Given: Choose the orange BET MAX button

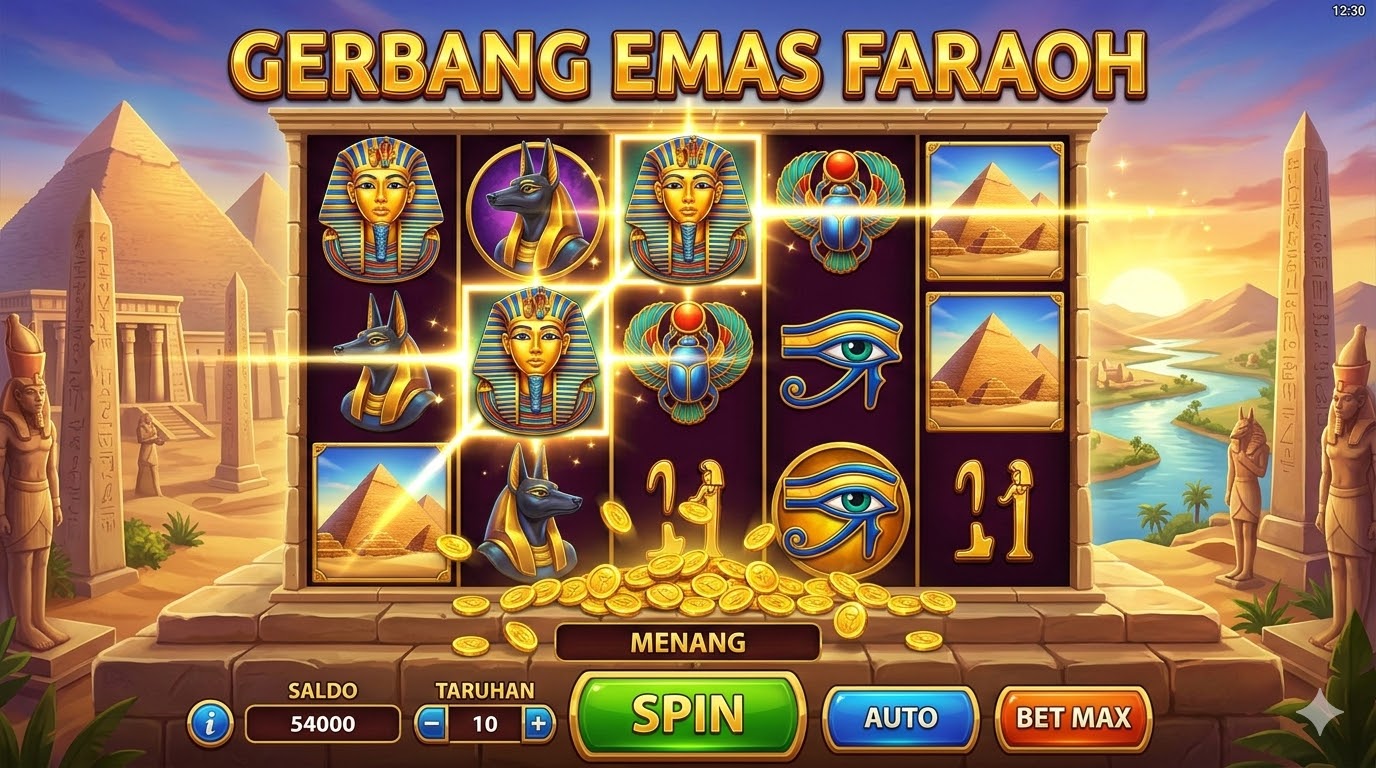Looking at the screenshot, I should click(x=1073, y=718).
